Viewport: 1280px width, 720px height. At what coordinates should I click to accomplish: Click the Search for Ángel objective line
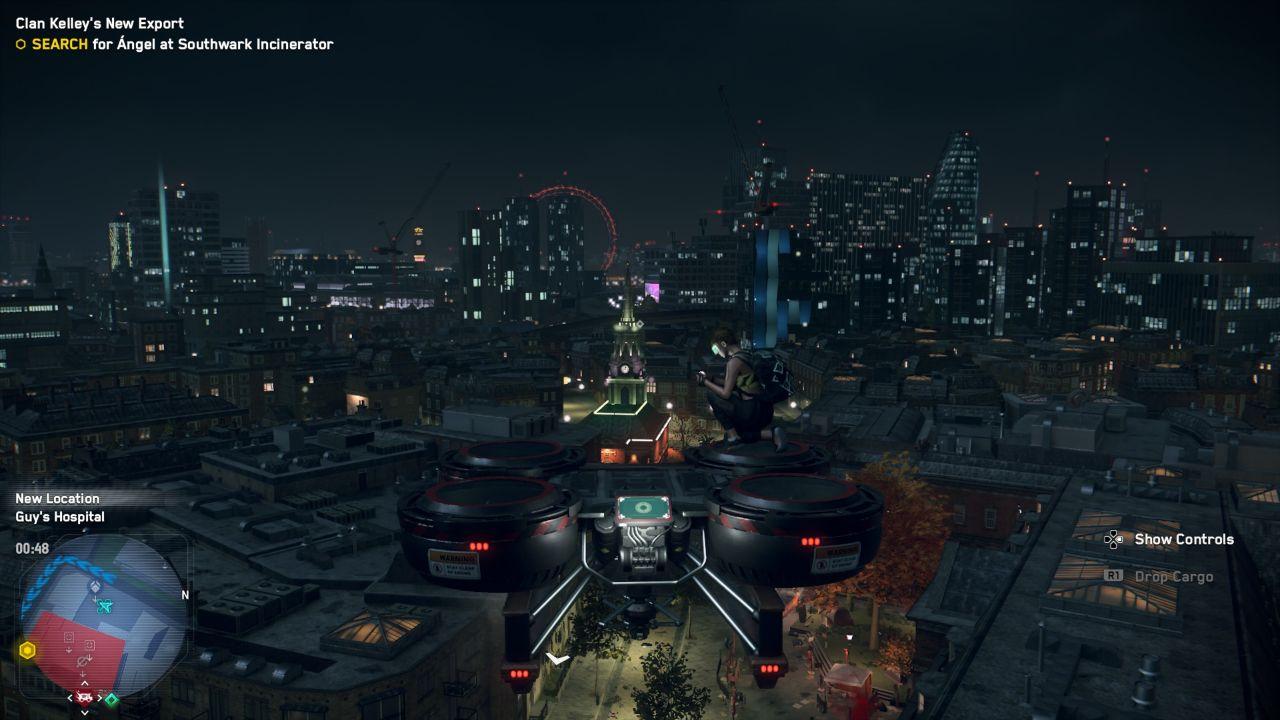click(x=182, y=44)
